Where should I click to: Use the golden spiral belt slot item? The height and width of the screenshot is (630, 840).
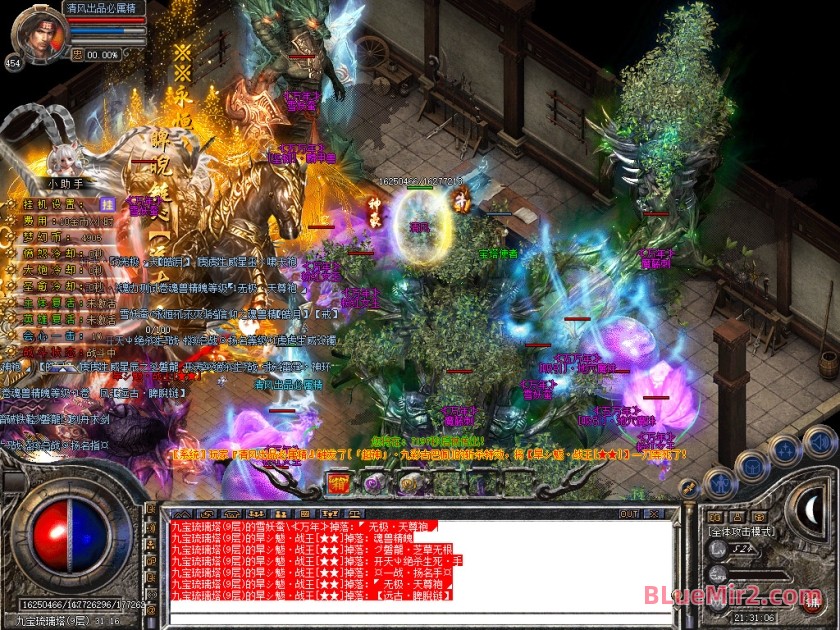(407, 484)
